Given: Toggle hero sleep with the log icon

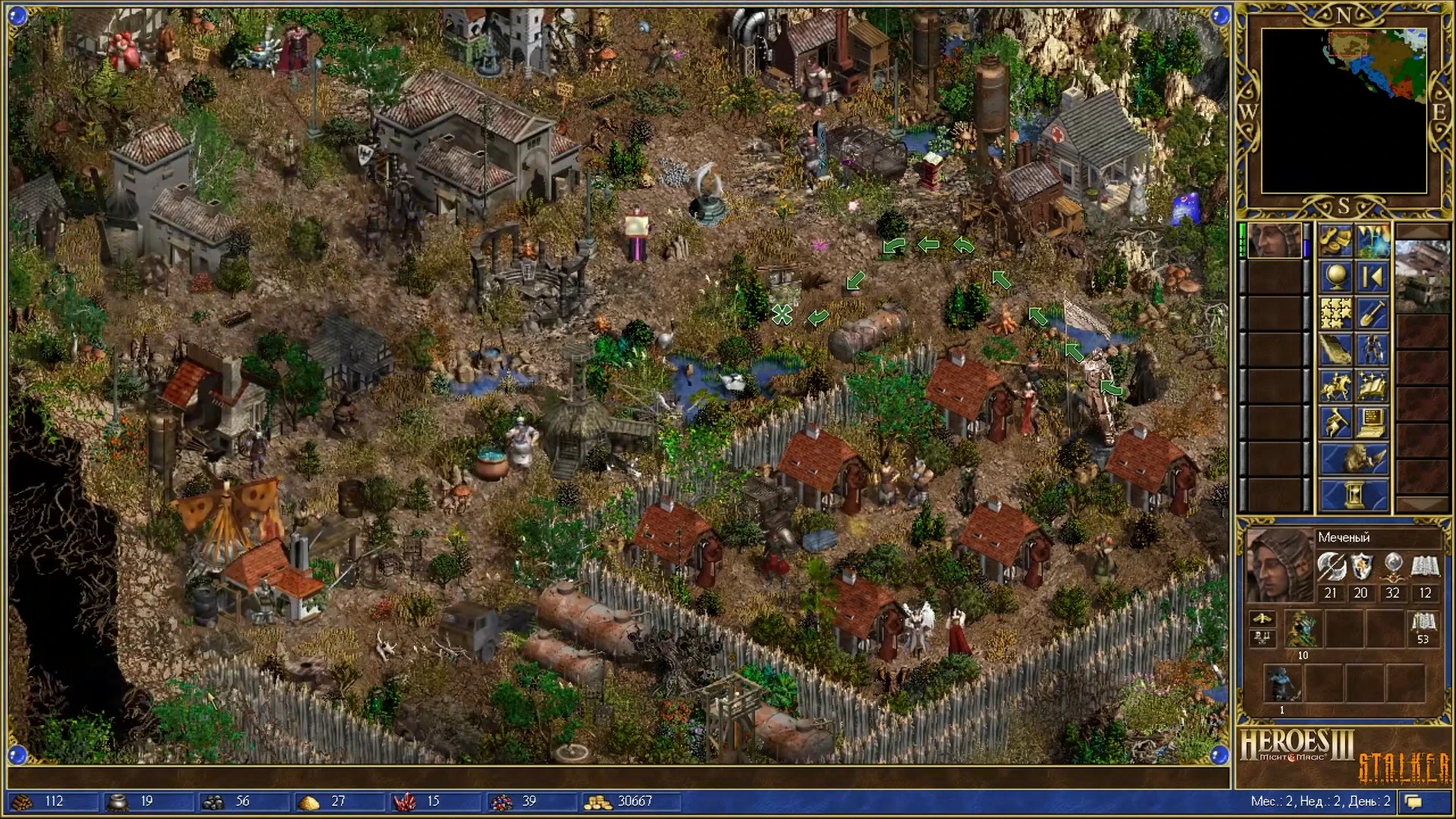Looking at the screenshot, I should [x=1335, y=349].
